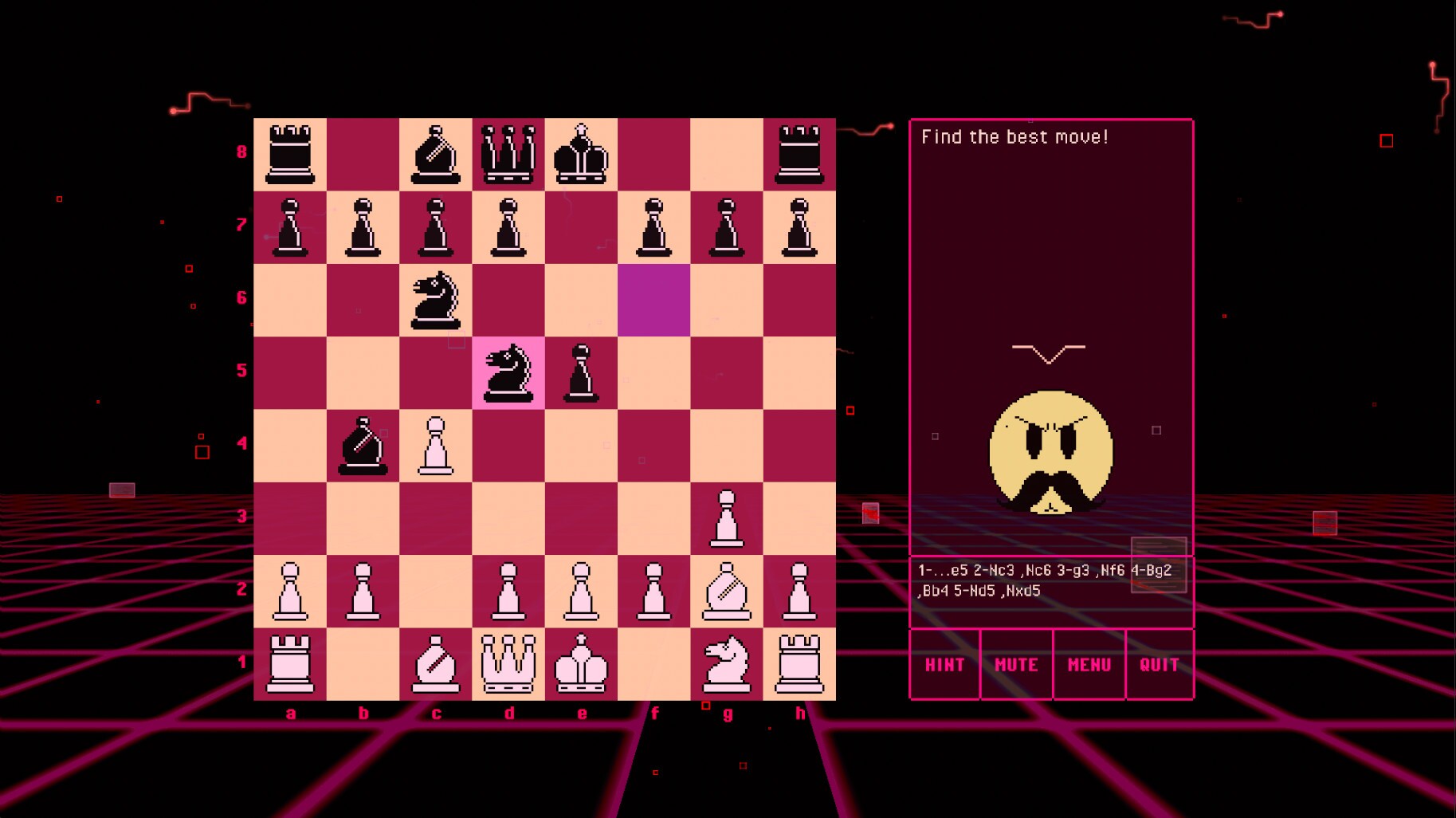Viewport: 1456px width, 818px height.
Task: Mute the game audio
Action: [1017, 664]
